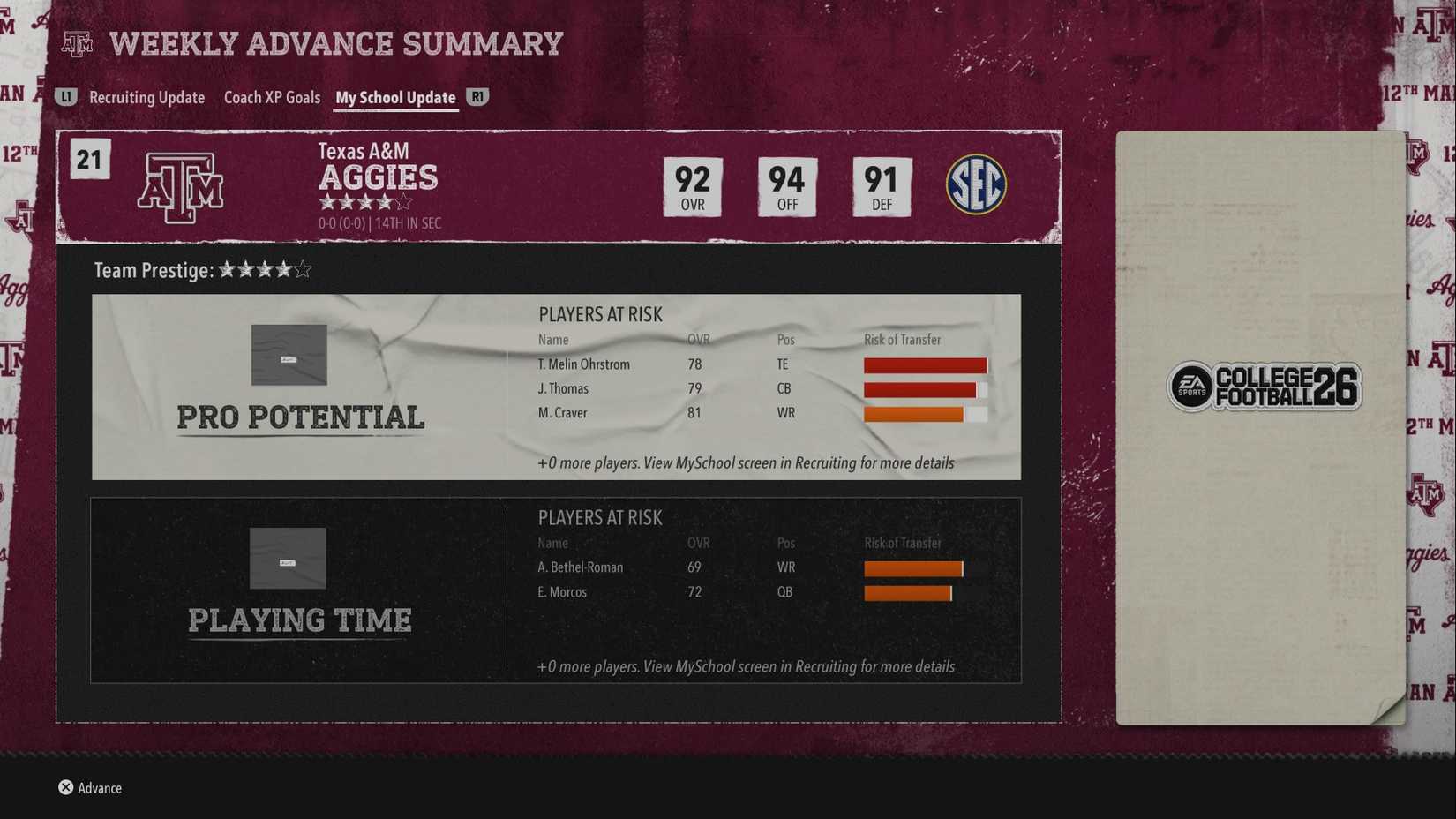Open the Coach XP Goals tab
The image size is (1456, 819).
click(x=272, y=98)
